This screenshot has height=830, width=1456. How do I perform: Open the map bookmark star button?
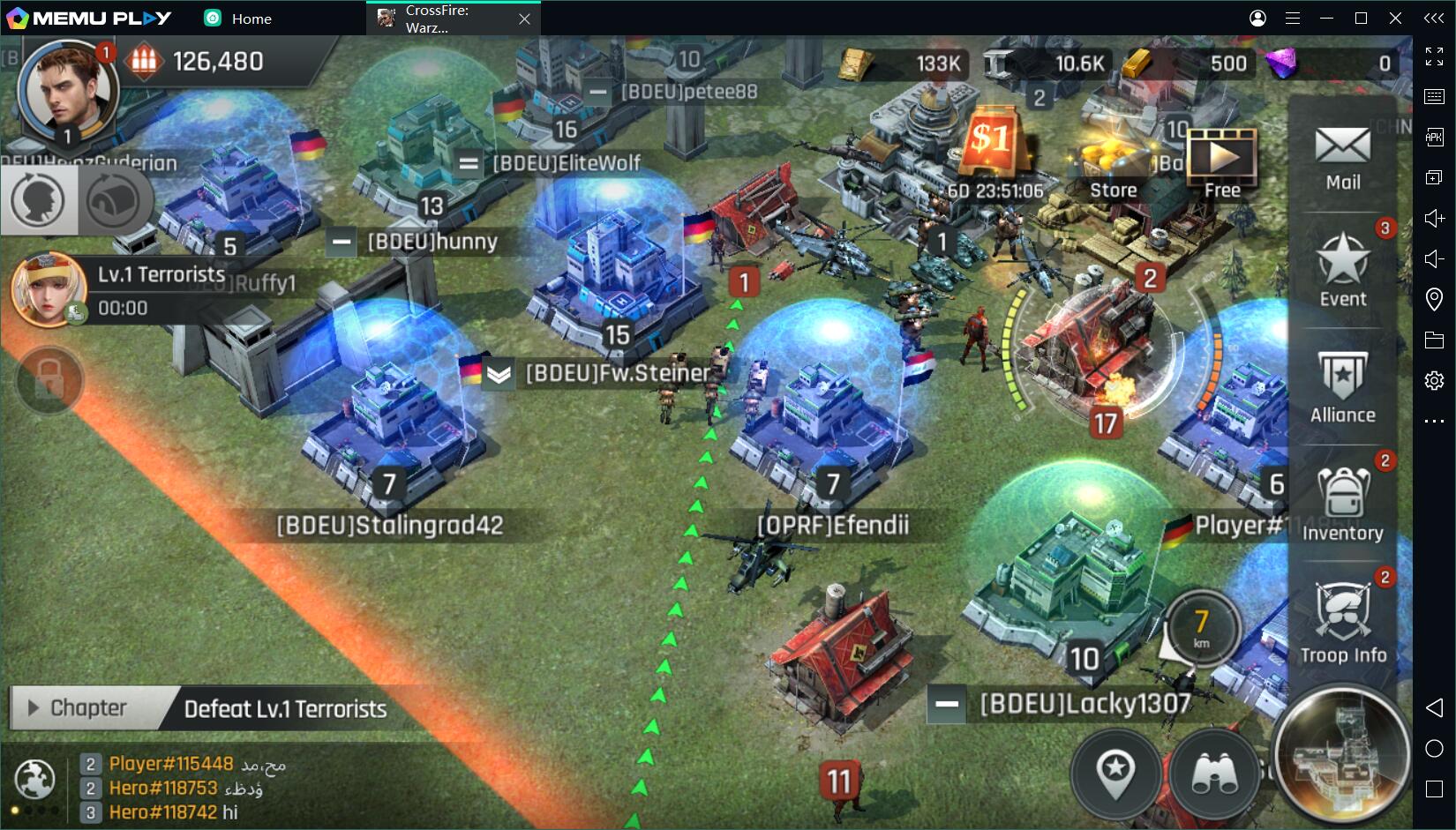click(1116, 774)
